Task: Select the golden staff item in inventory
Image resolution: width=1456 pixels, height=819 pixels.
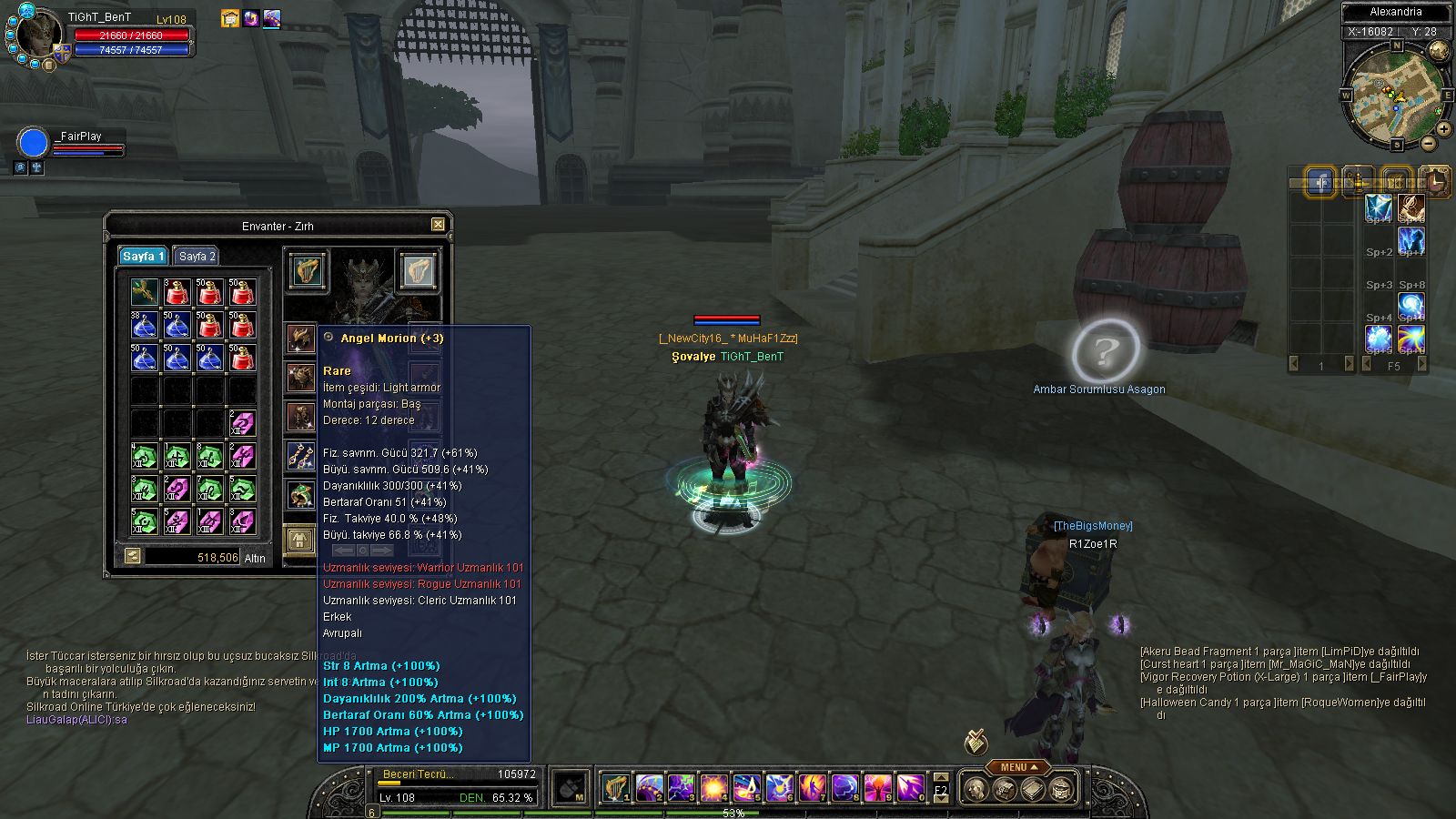Action: [145, 292]
